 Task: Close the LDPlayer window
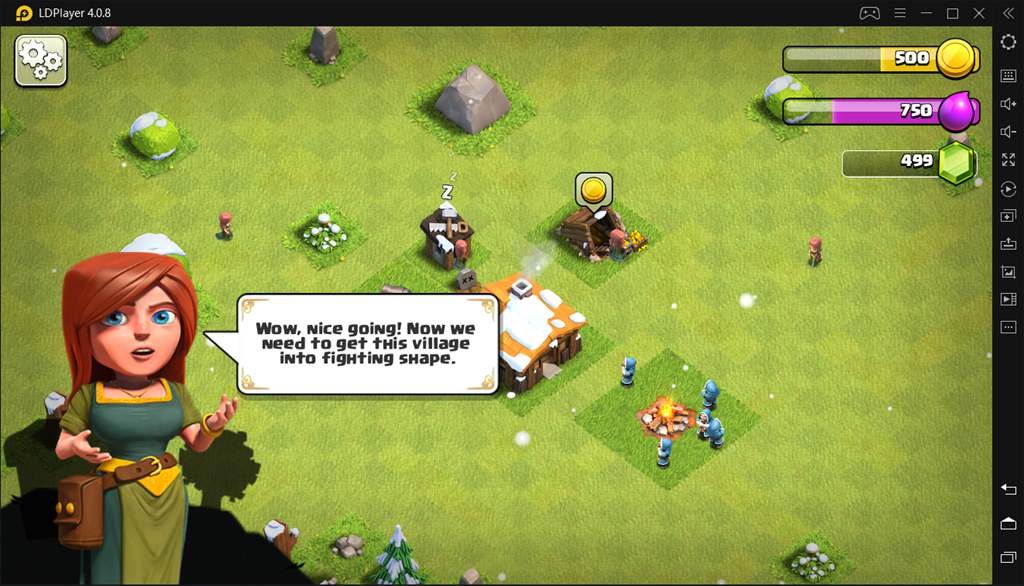(979, 13)
